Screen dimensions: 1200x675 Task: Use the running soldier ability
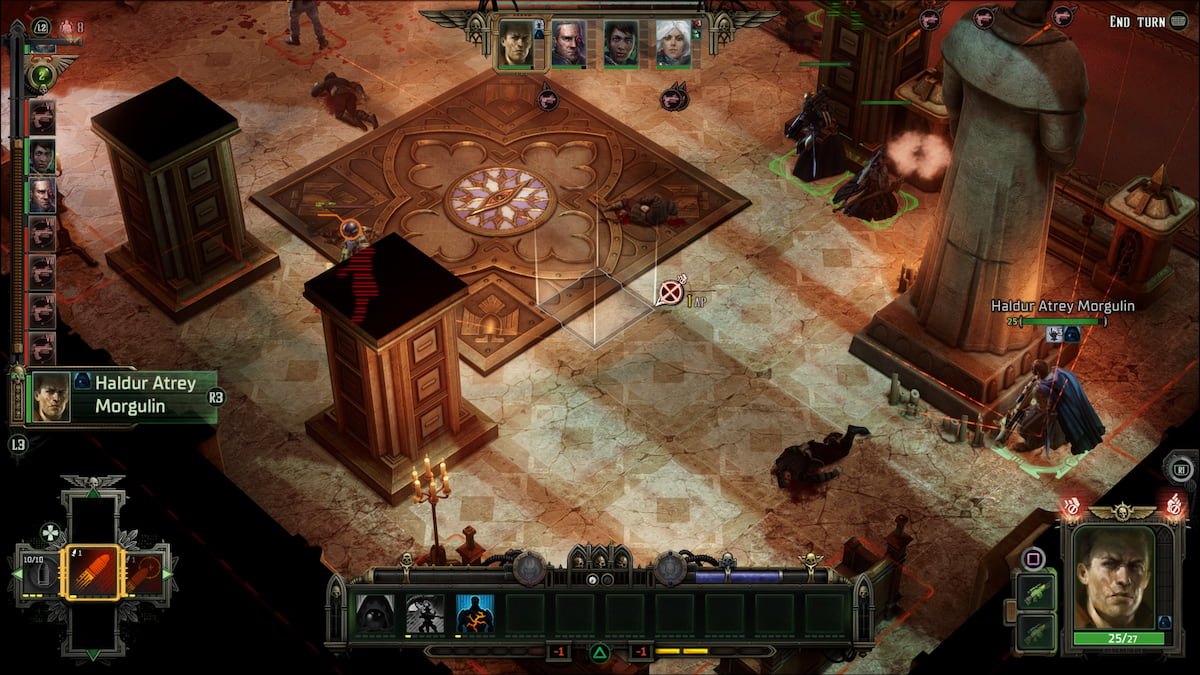point(425,613)
